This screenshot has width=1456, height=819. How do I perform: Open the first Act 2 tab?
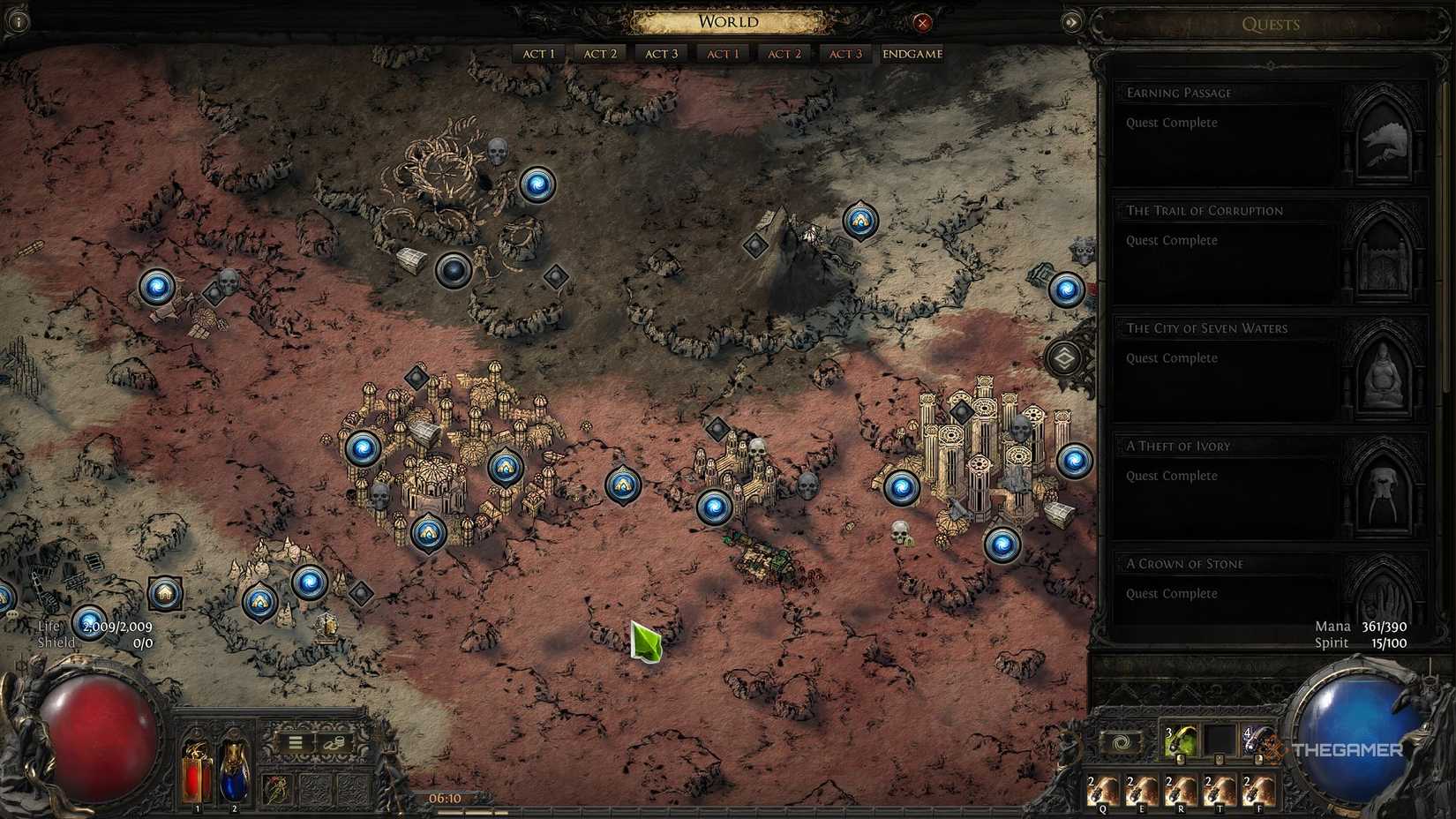(x=599, y=54)
